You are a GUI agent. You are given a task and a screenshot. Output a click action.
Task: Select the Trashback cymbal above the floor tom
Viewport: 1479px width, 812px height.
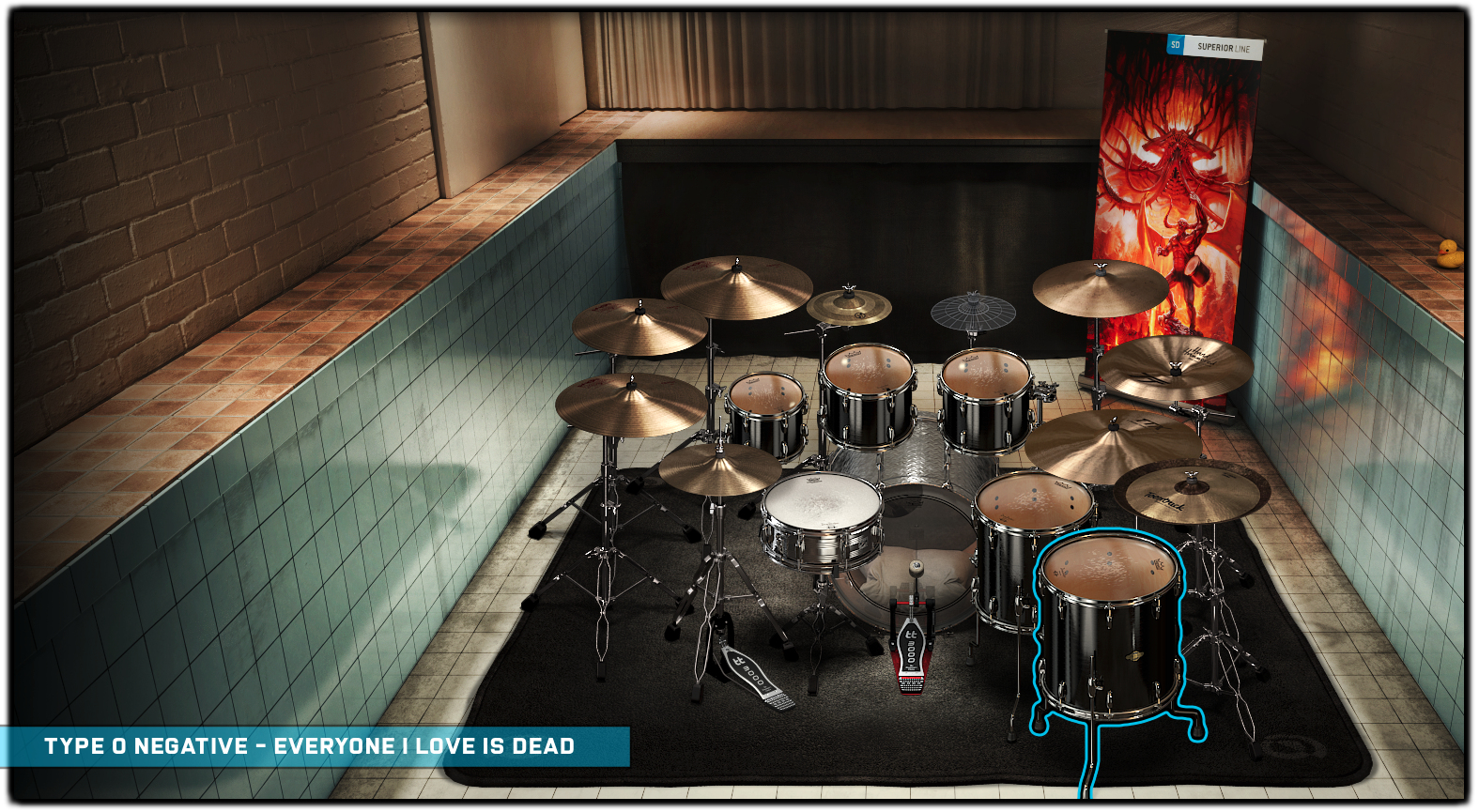(x=1191, y=492)
